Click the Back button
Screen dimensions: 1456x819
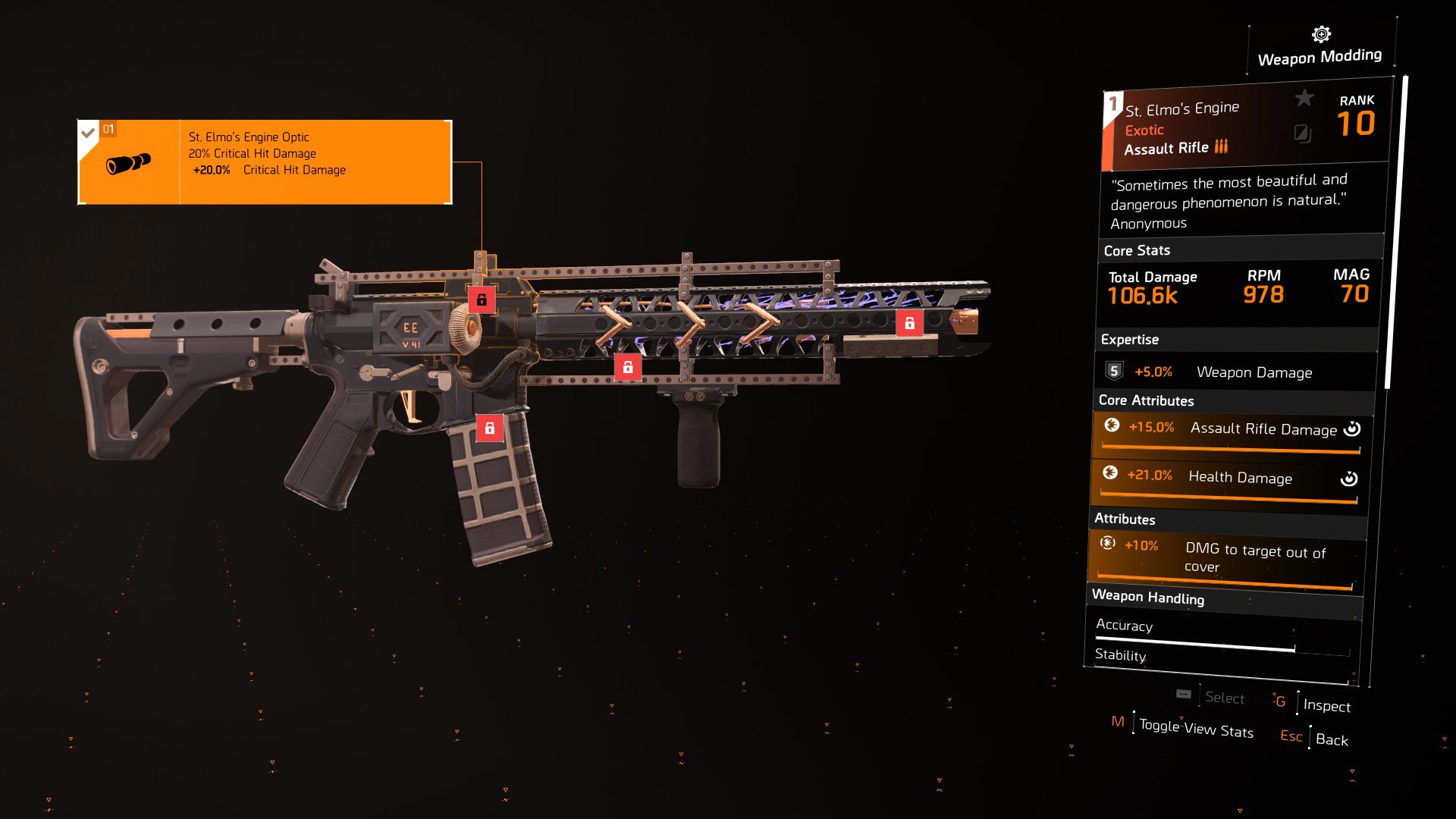click(x=1332, y=739)
